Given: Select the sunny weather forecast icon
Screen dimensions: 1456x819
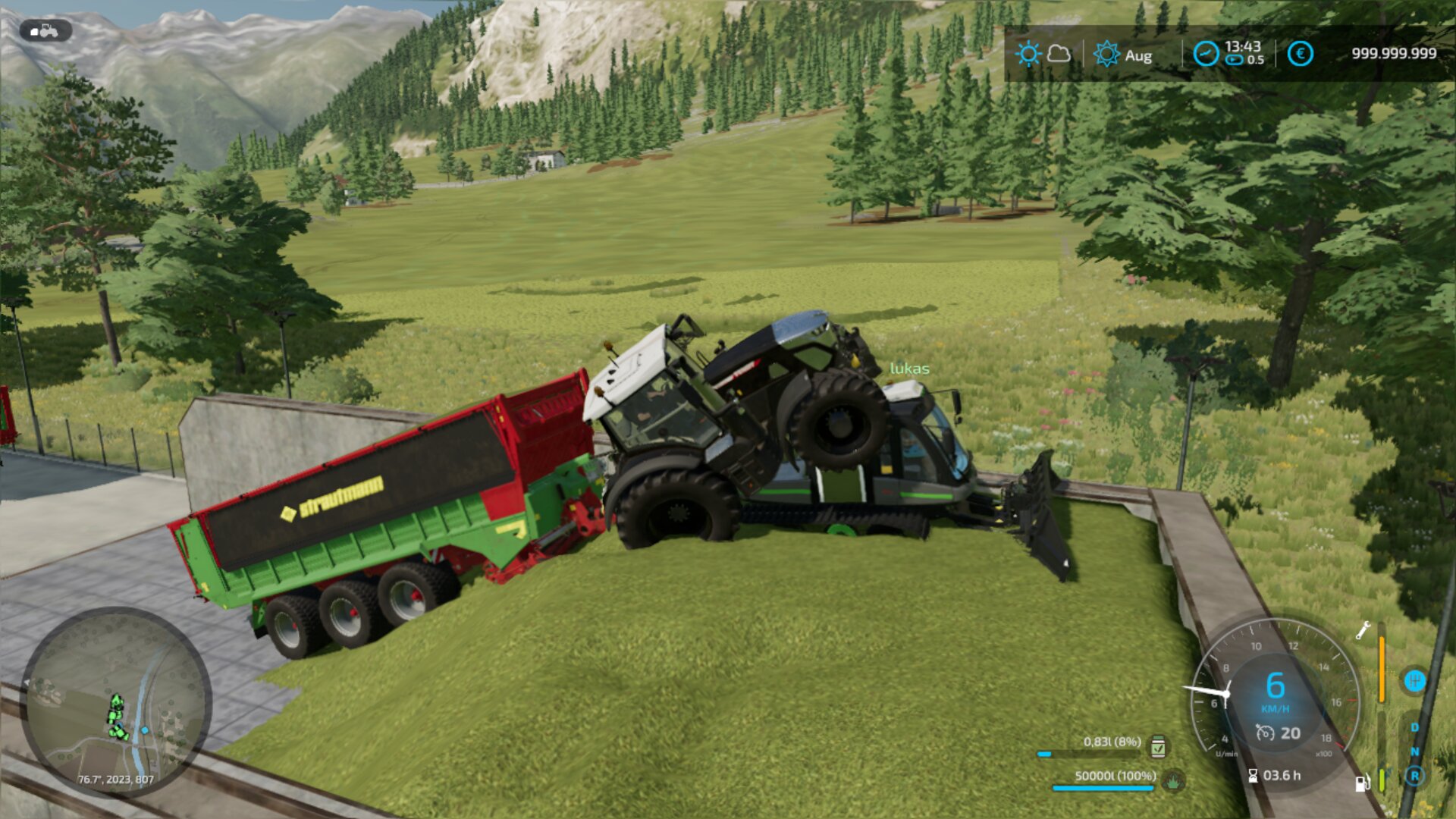Looking at the screenshot, I should [x=1028, y=54].
